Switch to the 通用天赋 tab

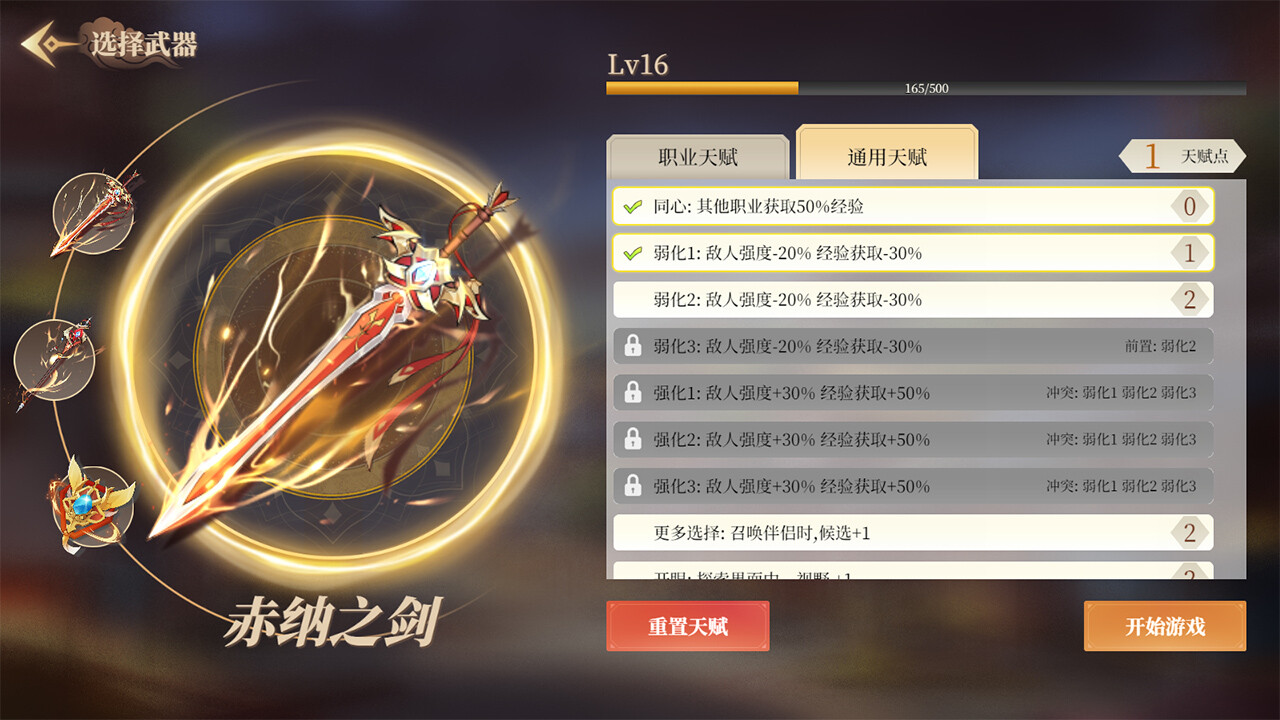[884, 153]
